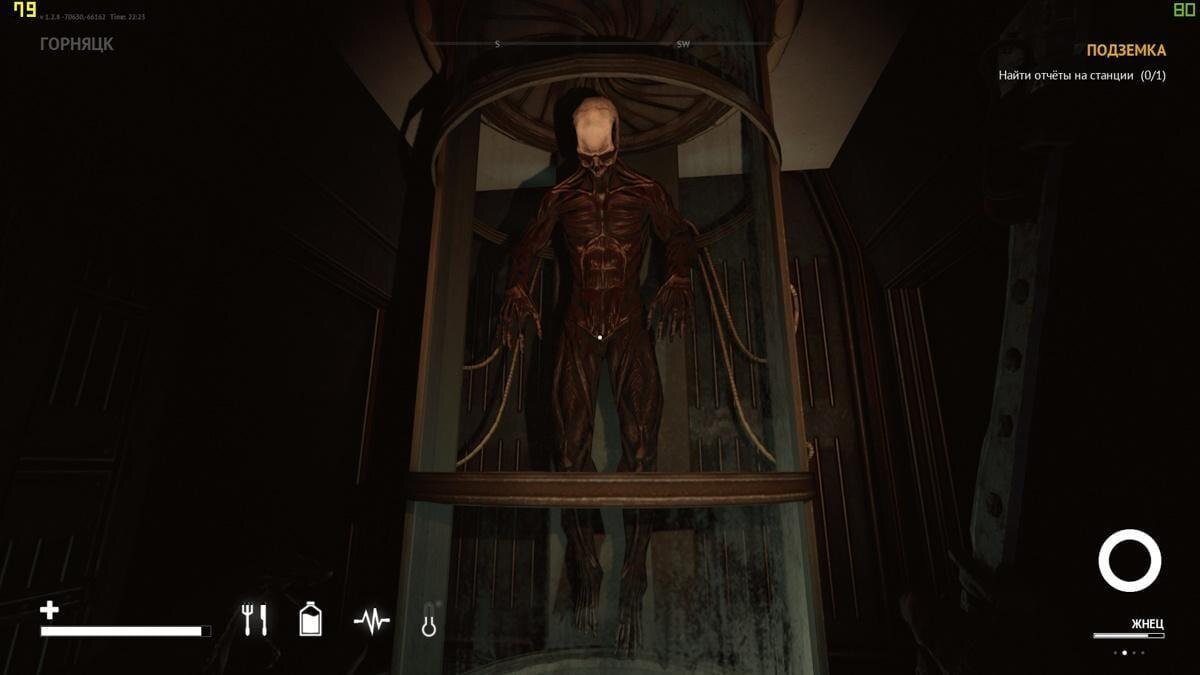Select the water bottle thirst icon

pos(311,620)
